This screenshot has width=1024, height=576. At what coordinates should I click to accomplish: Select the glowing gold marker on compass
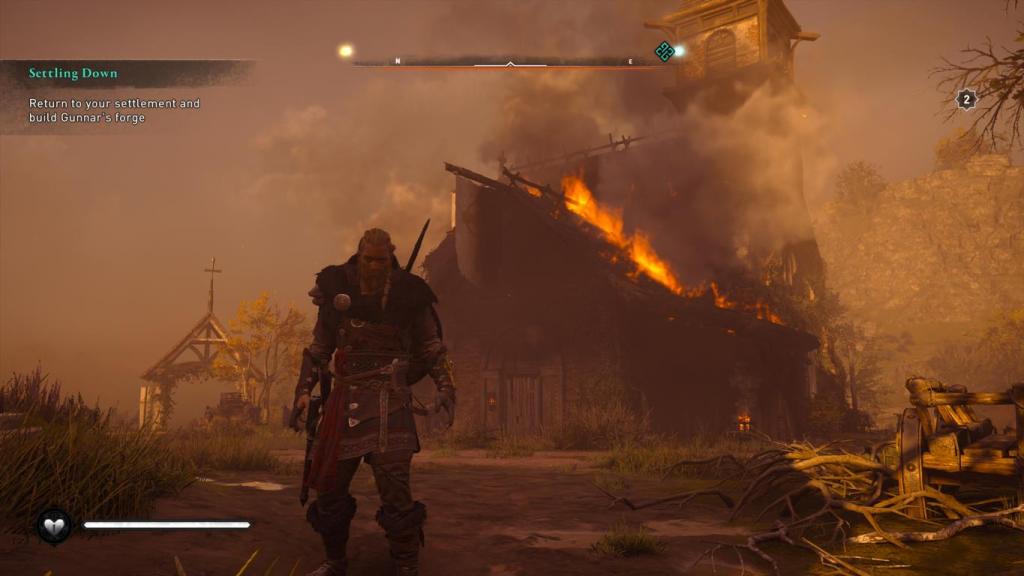(x=346, y=51)
